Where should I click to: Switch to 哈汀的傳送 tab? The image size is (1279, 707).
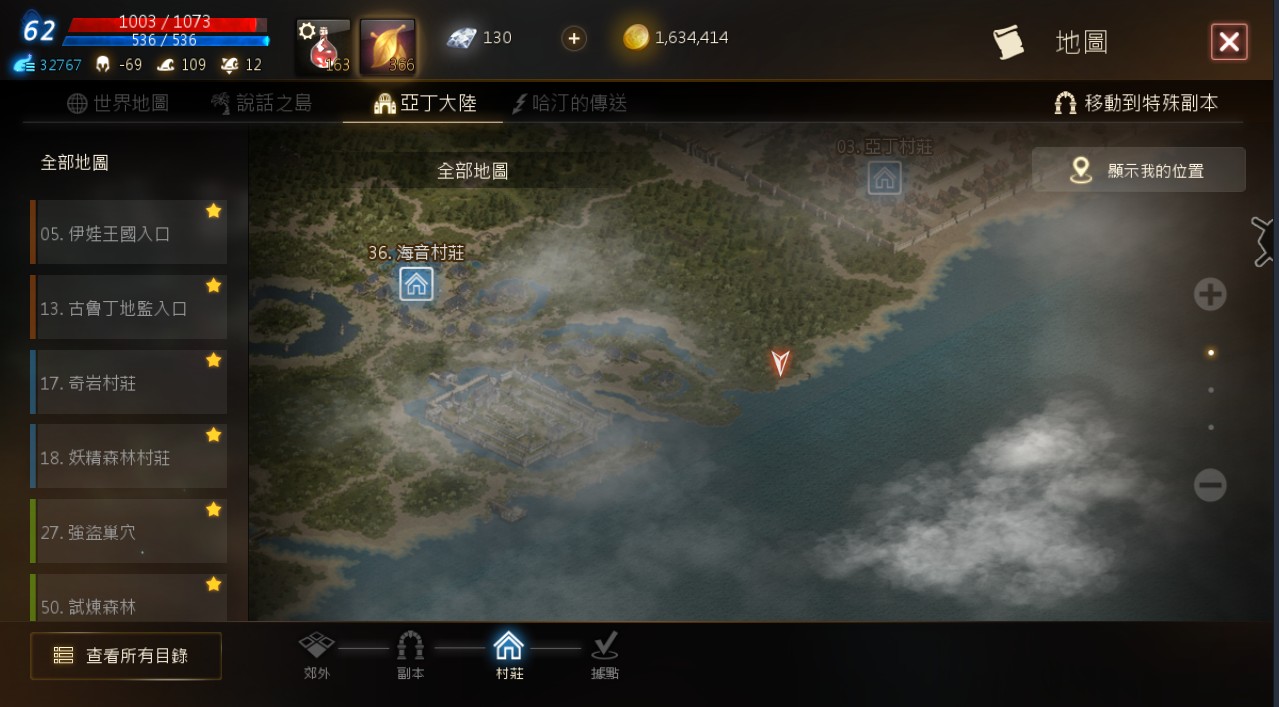pos(570,103)
